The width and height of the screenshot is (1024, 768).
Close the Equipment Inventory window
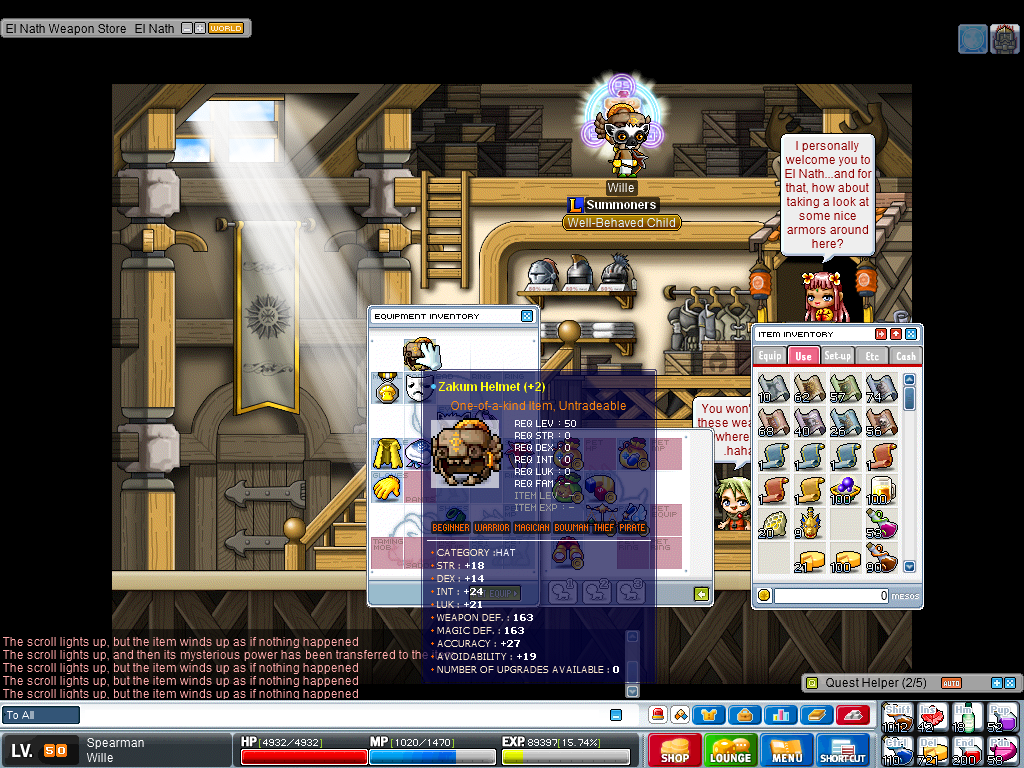pos(527,316)
